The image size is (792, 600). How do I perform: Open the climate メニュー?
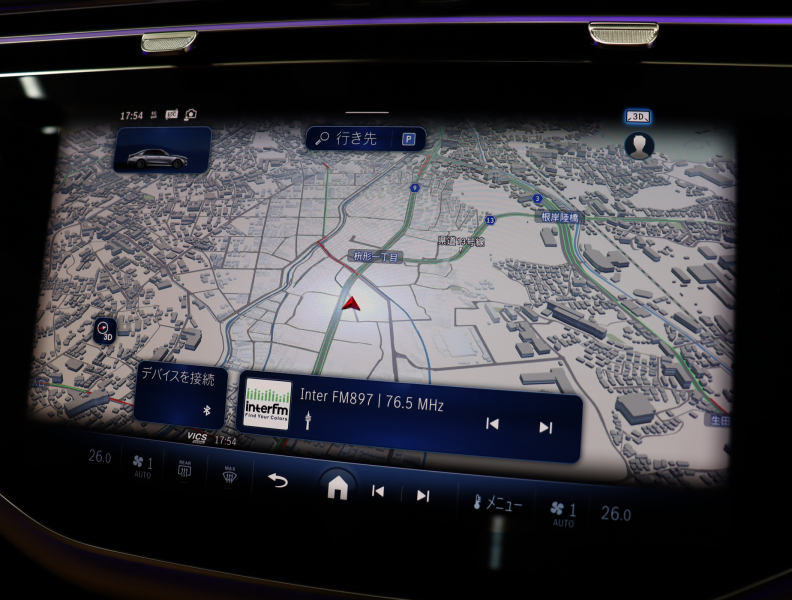click(496, 503)
